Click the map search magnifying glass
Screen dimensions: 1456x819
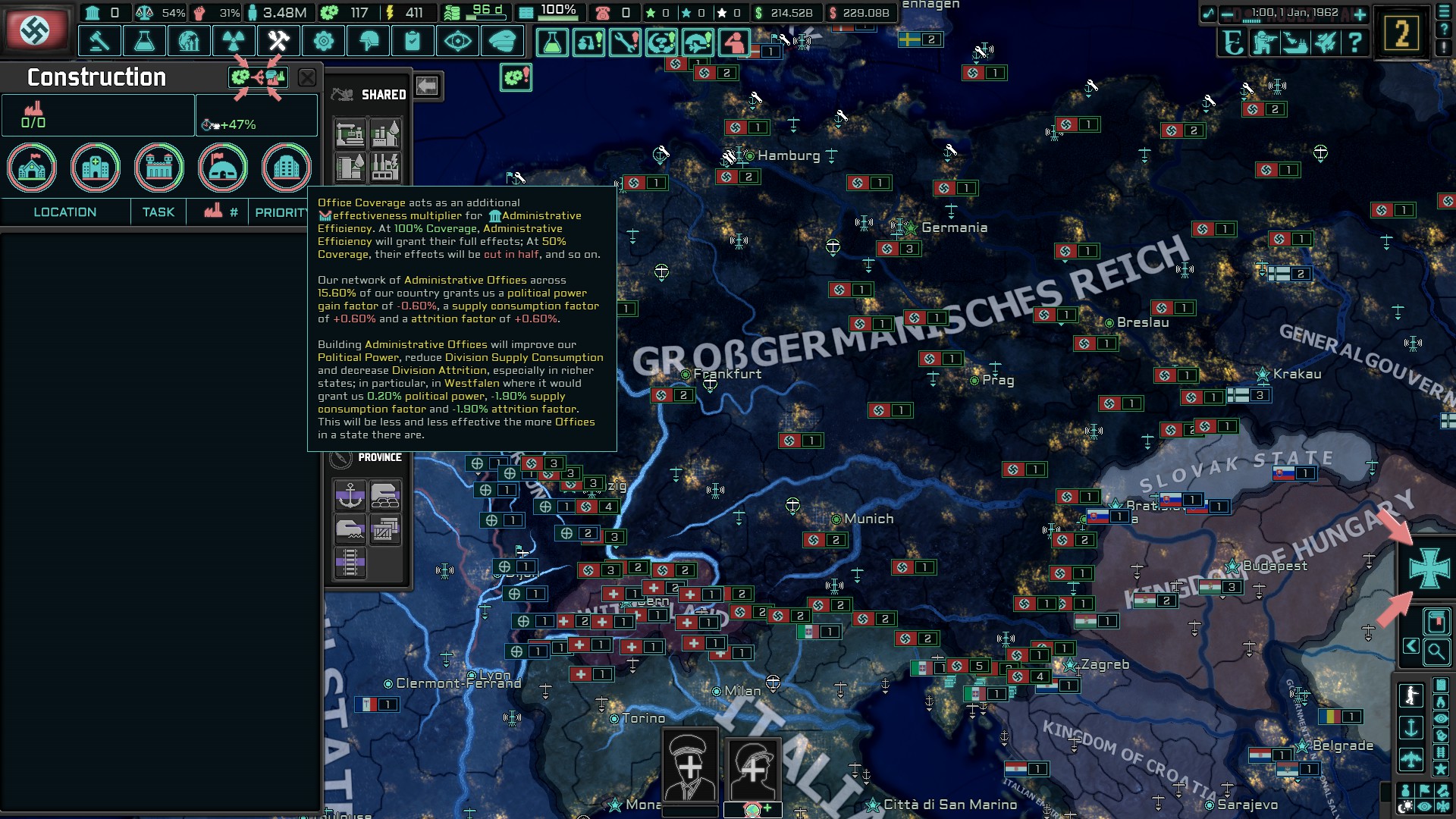1437,653
